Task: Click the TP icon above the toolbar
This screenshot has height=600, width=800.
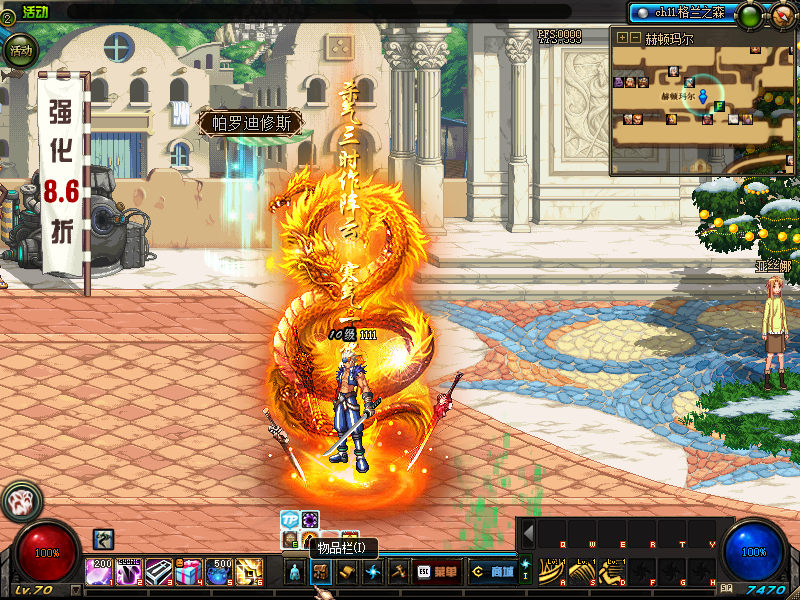Action: point(290,519)
